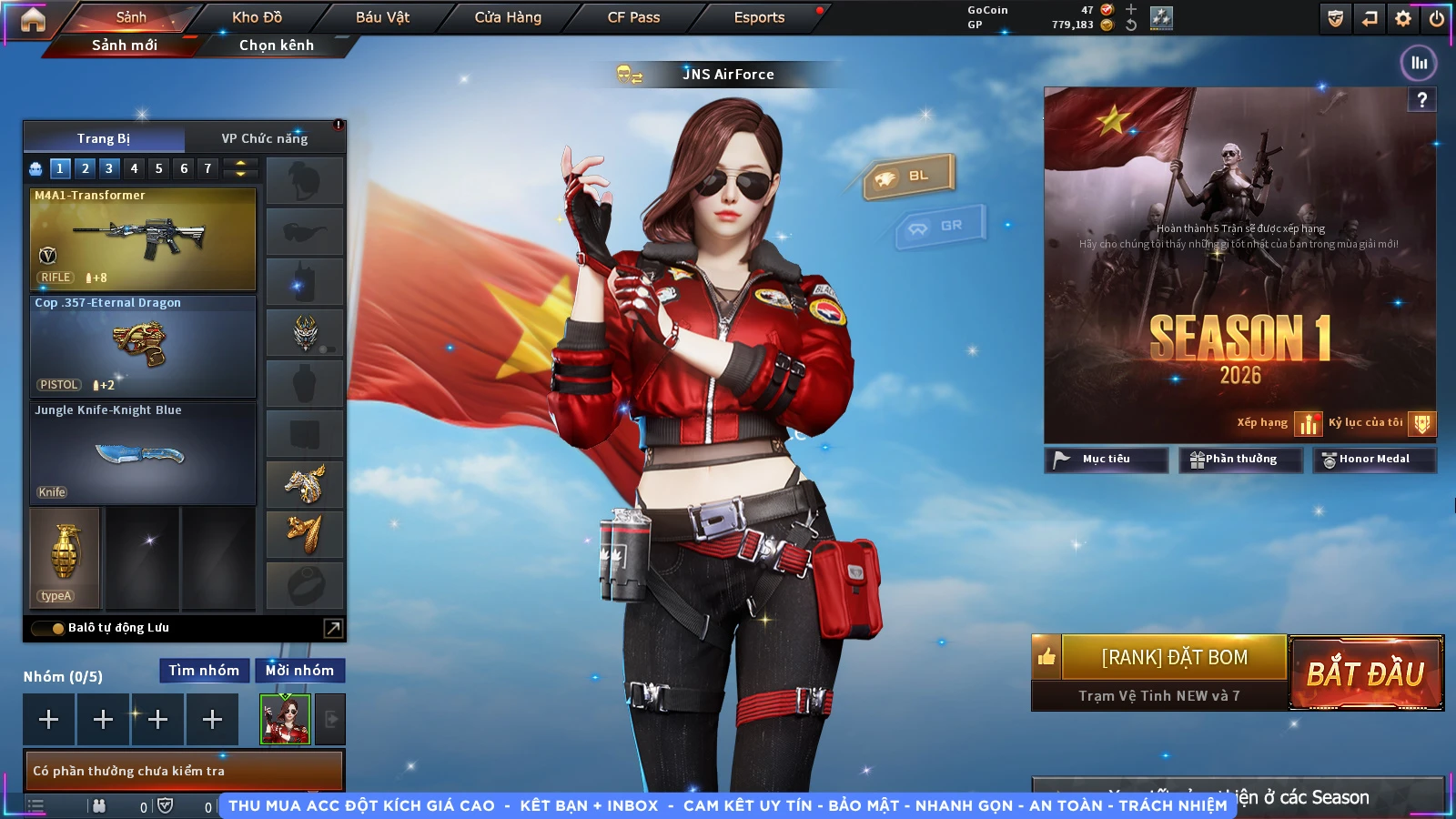The image size is (1456, 819).
Task: Open the Cửa Hàng shop
Action: tap(508, 17)
